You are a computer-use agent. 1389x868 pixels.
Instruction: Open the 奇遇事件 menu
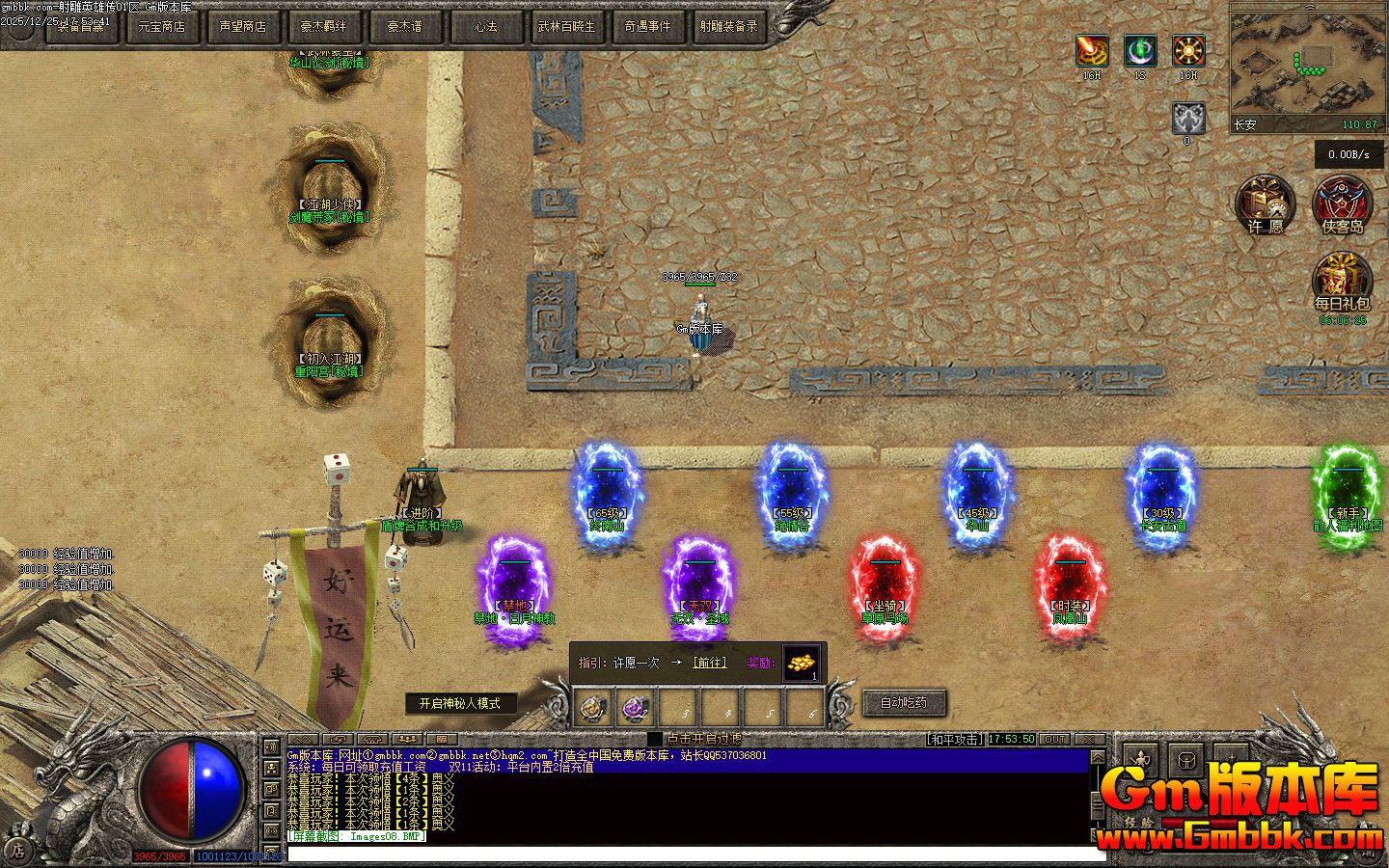648,27
